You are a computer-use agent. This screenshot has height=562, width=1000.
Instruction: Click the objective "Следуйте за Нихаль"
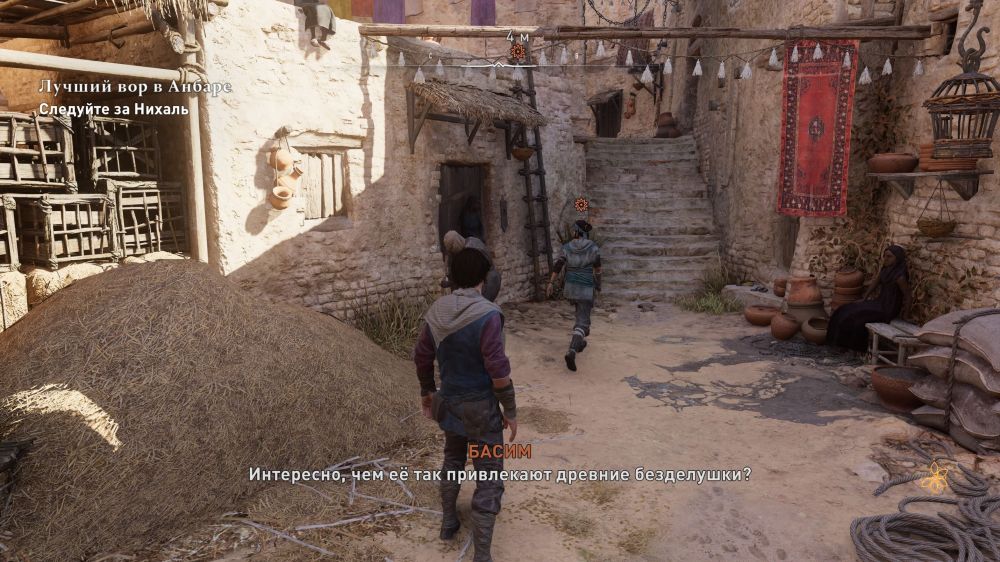coord(113,109)
